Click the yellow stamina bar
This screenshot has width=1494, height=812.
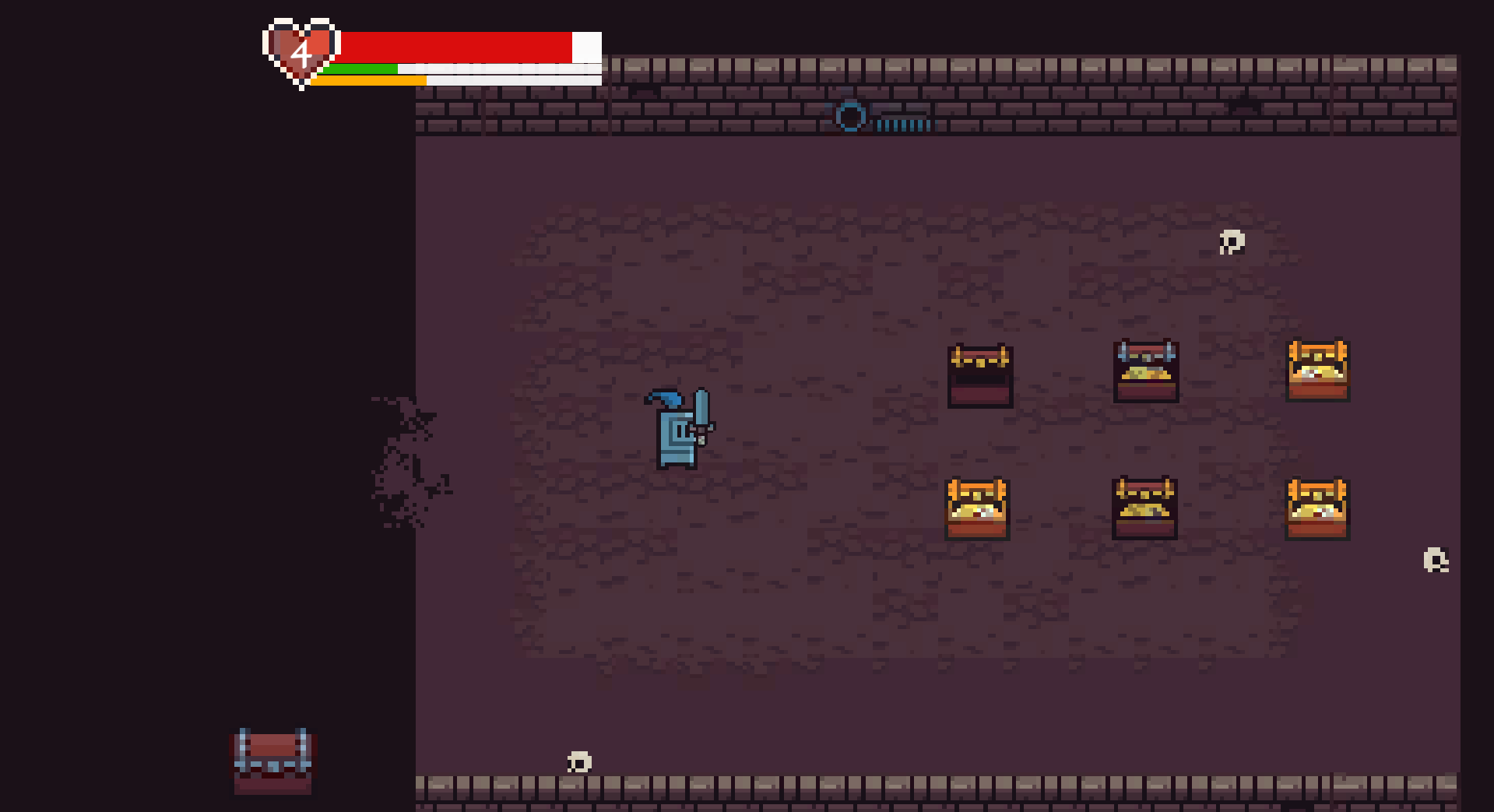point(366,80)
